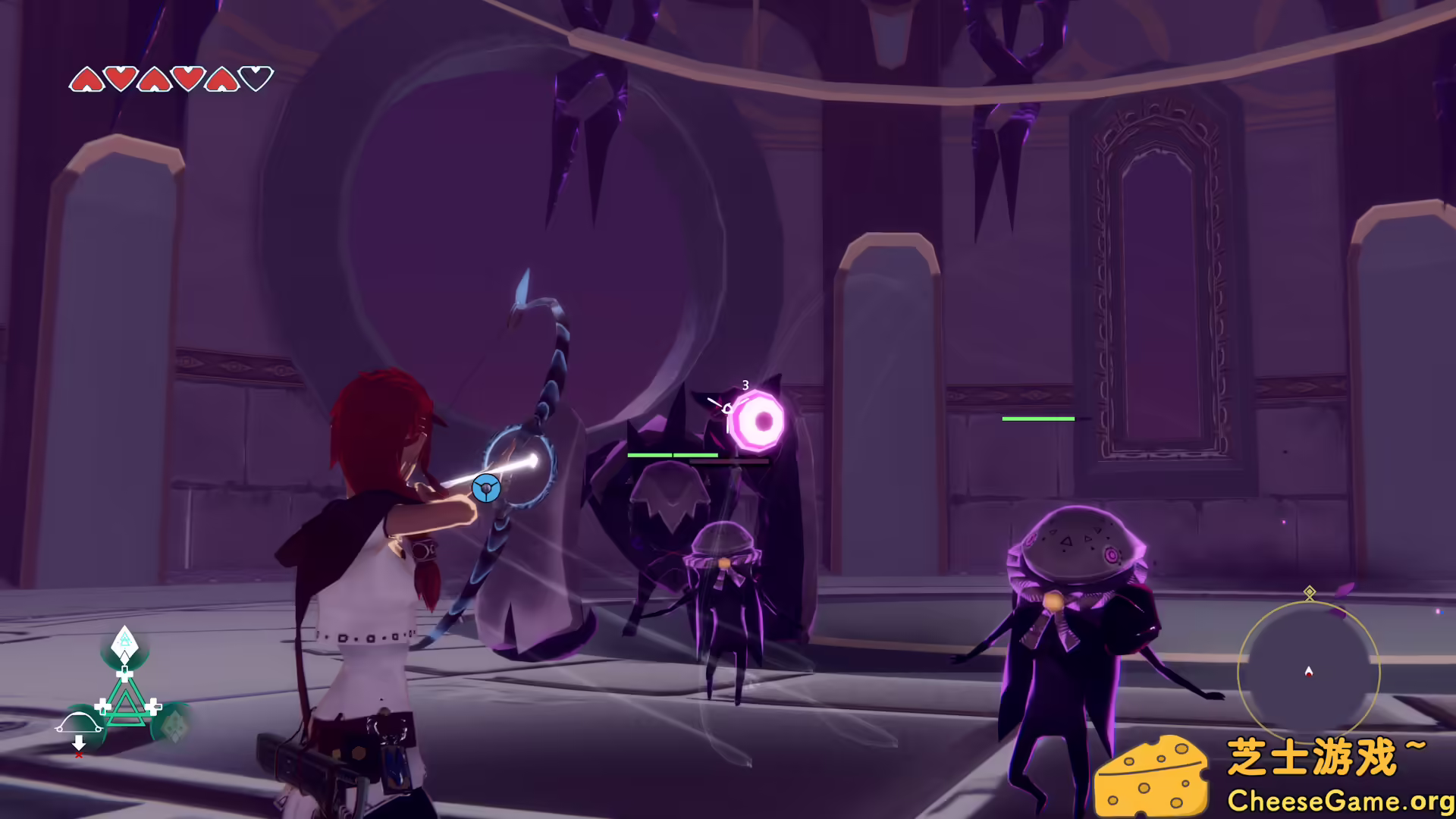
Task: Click the empty heart at the end of the health row
Action: [x=257, y=78]
